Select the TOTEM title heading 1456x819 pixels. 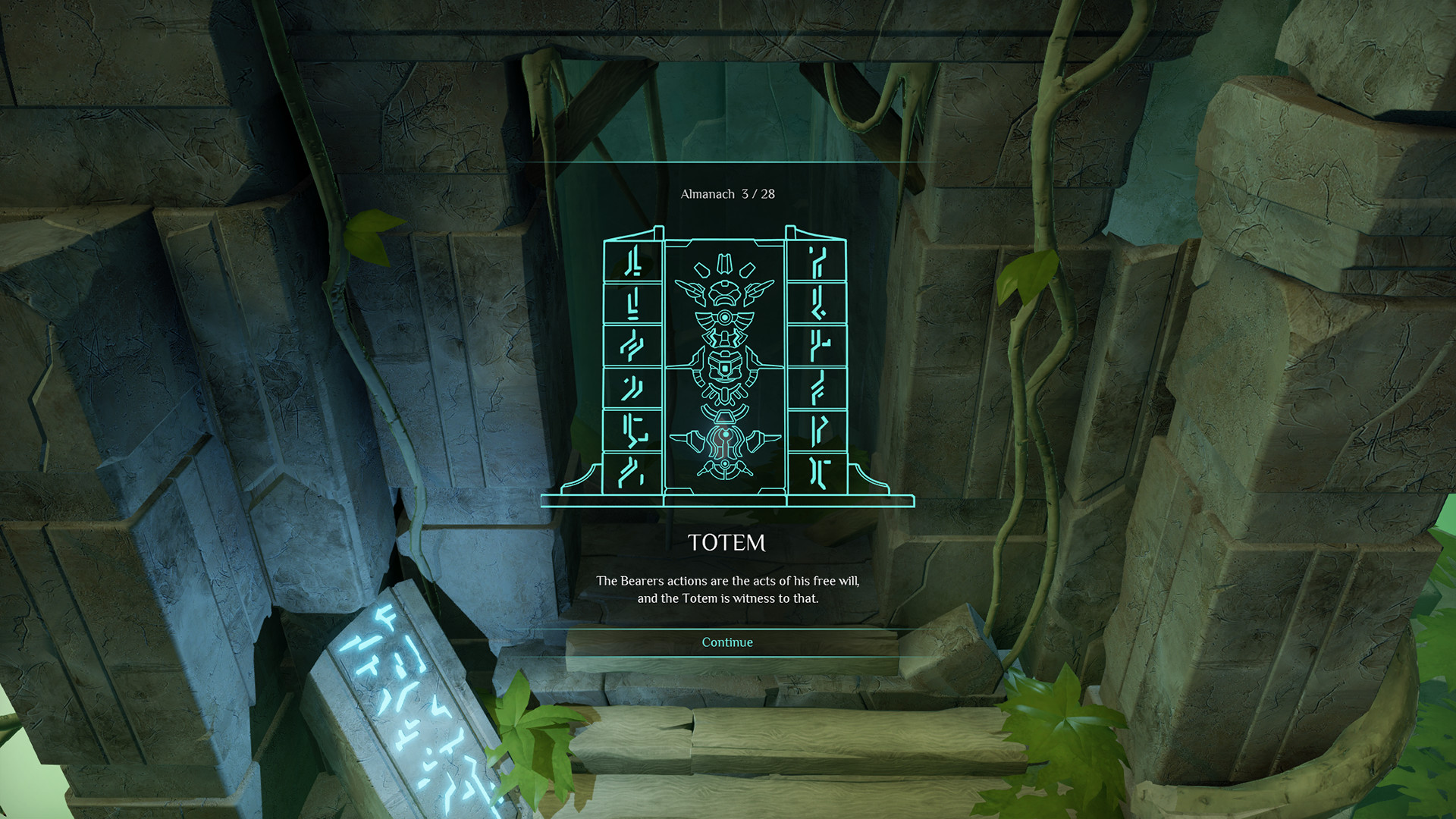(x=727, y=543)
